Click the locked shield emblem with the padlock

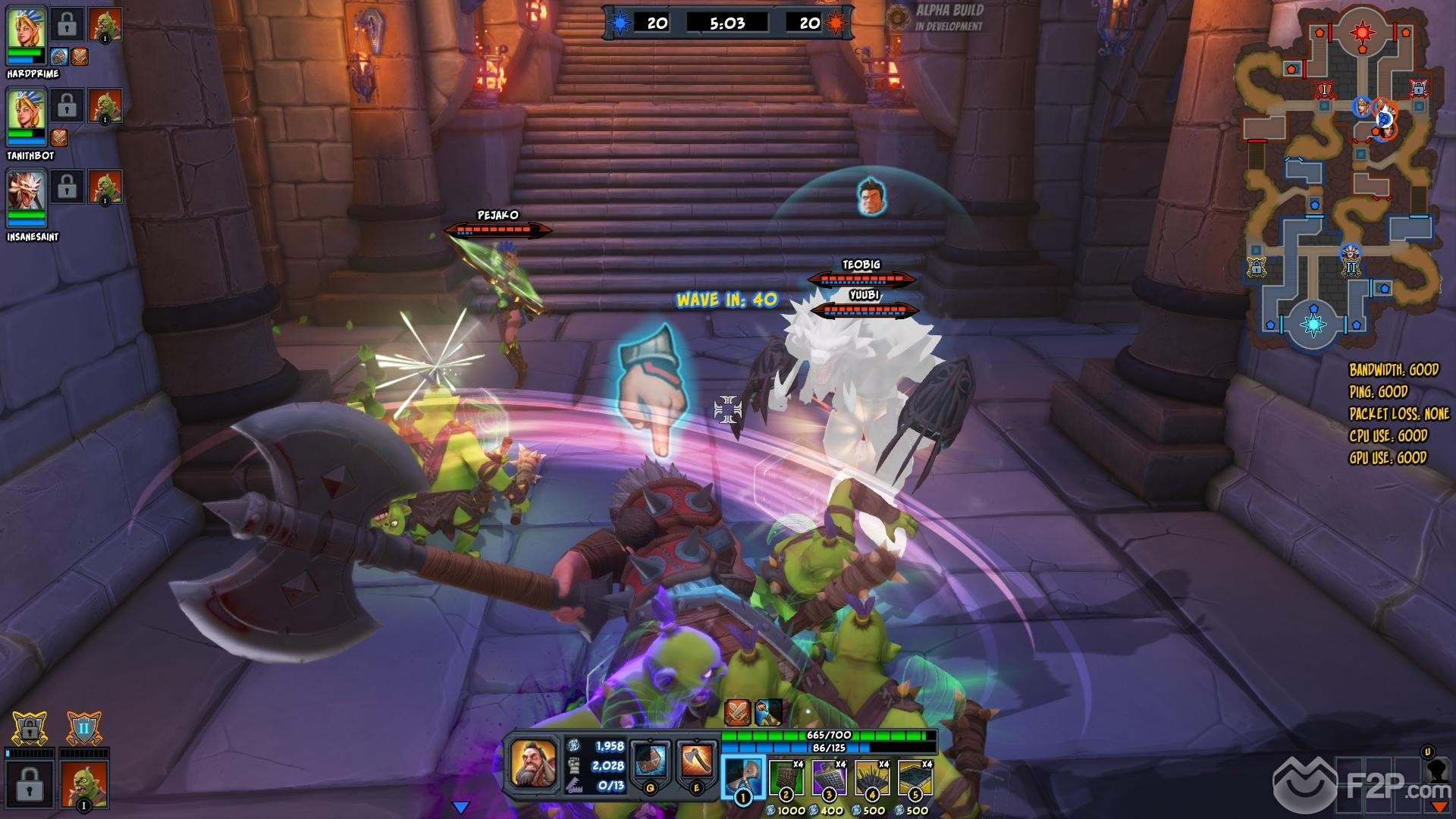click(30, 729)
